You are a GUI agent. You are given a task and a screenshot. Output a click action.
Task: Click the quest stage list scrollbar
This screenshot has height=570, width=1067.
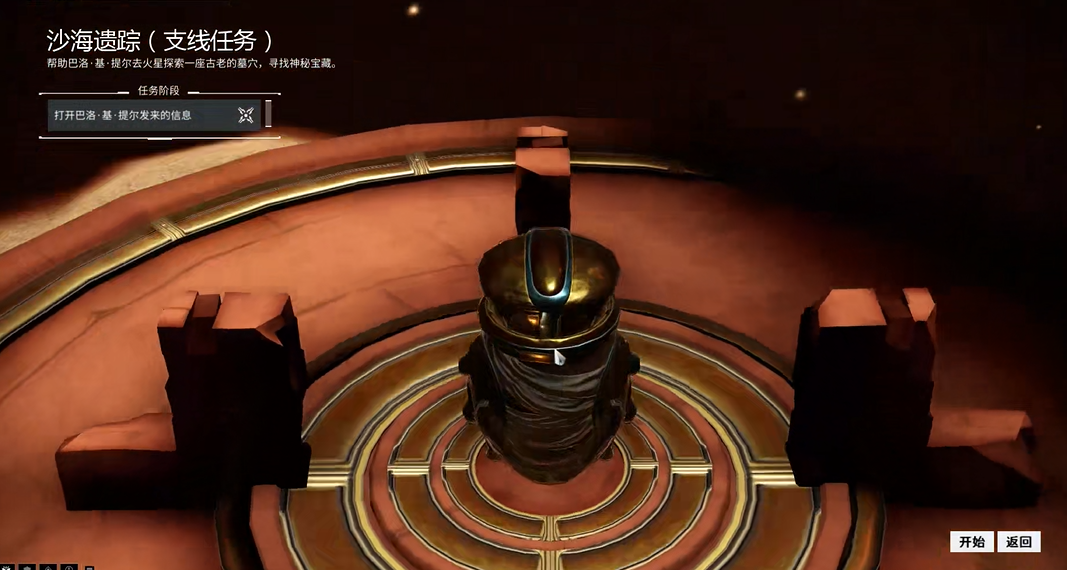pos(268,114)
